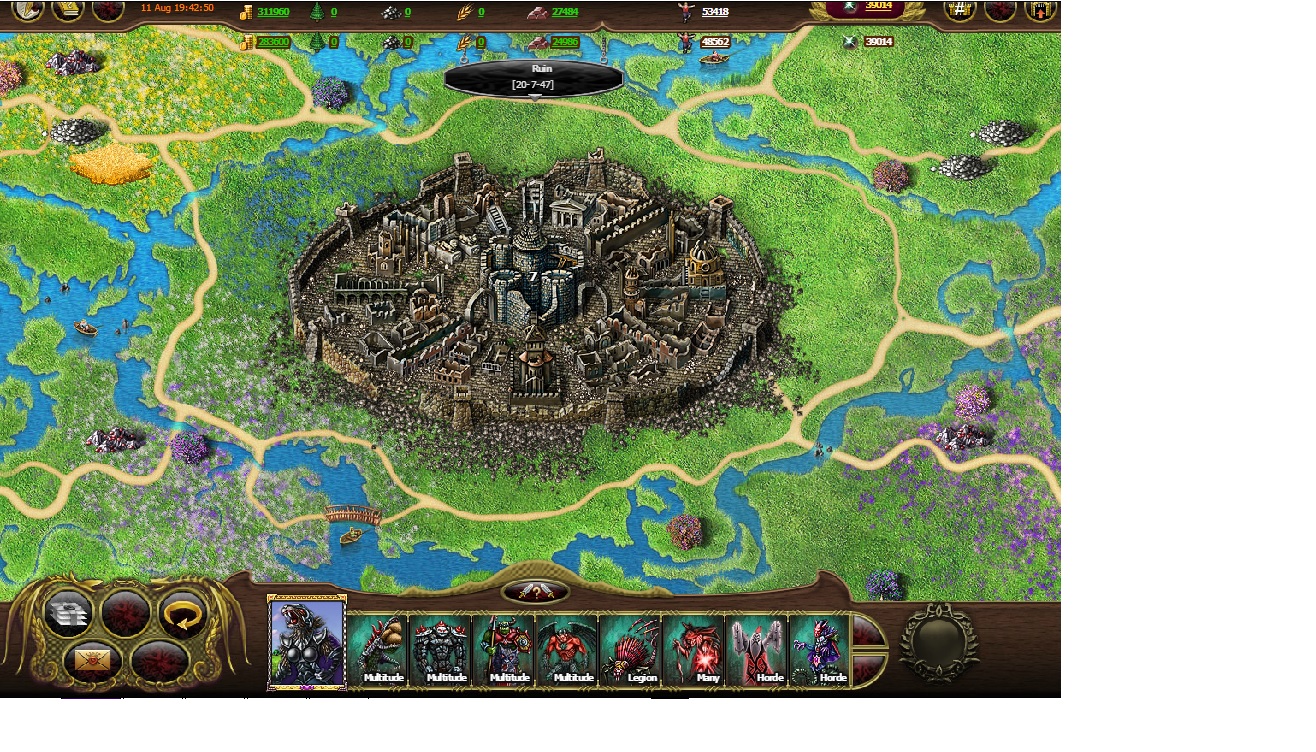1316x752 pixels.
Task: Click the top ore amount 27484
Action: pyautogui.click(x=565, y=12)
